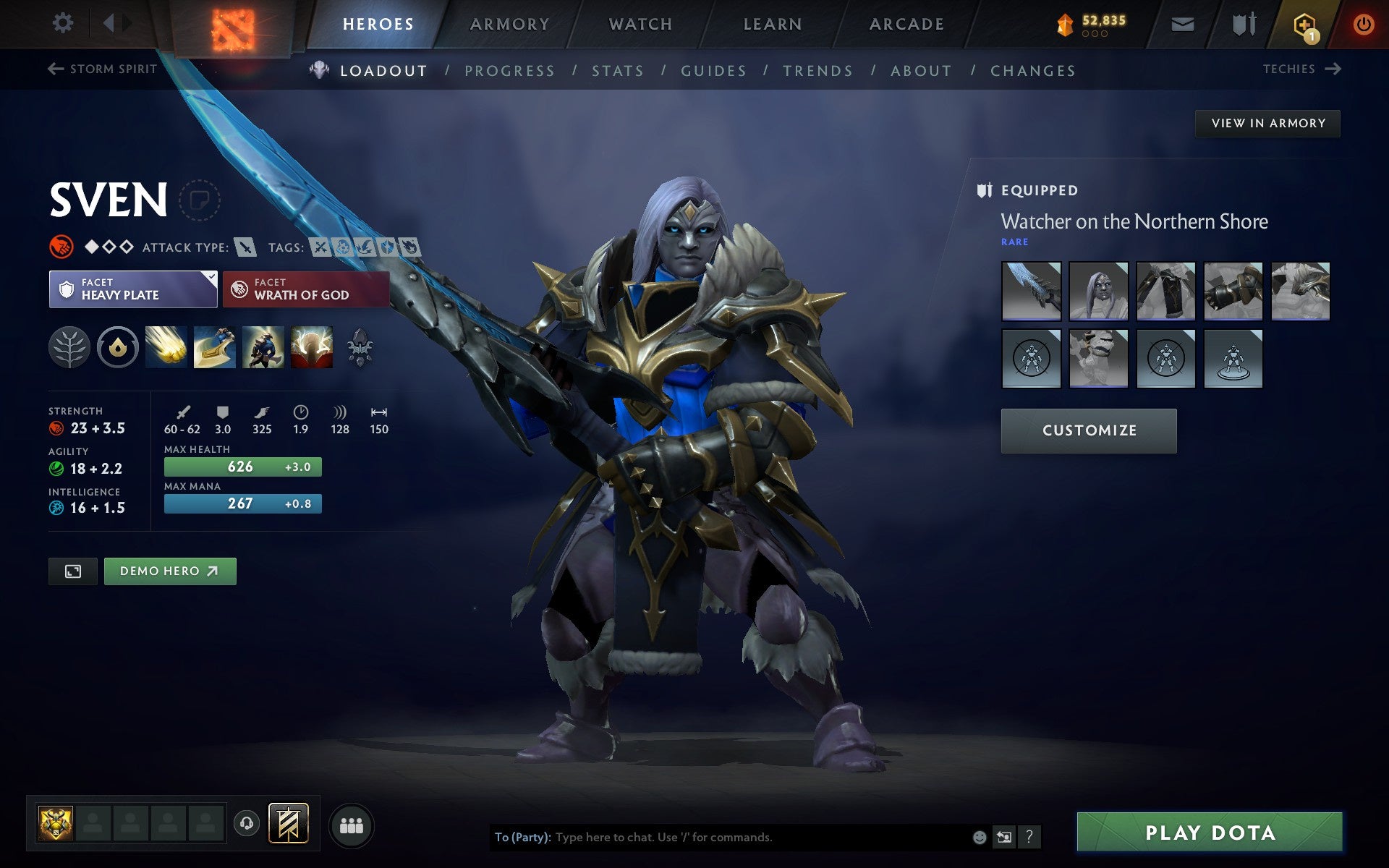Select the Great Cleave ability icon

[x=215, y=347]
